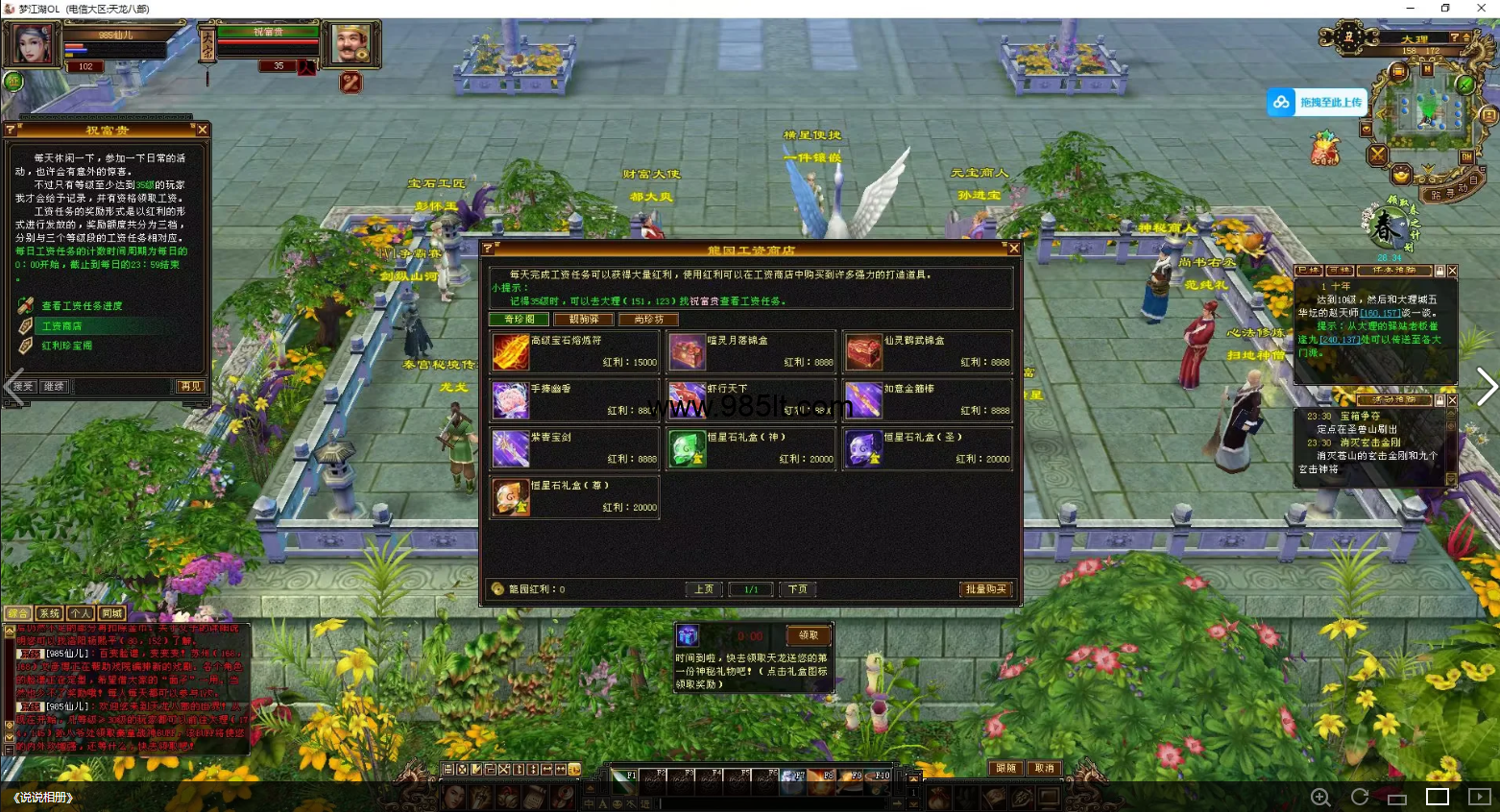Open the circular minimap

(1428, 108)
